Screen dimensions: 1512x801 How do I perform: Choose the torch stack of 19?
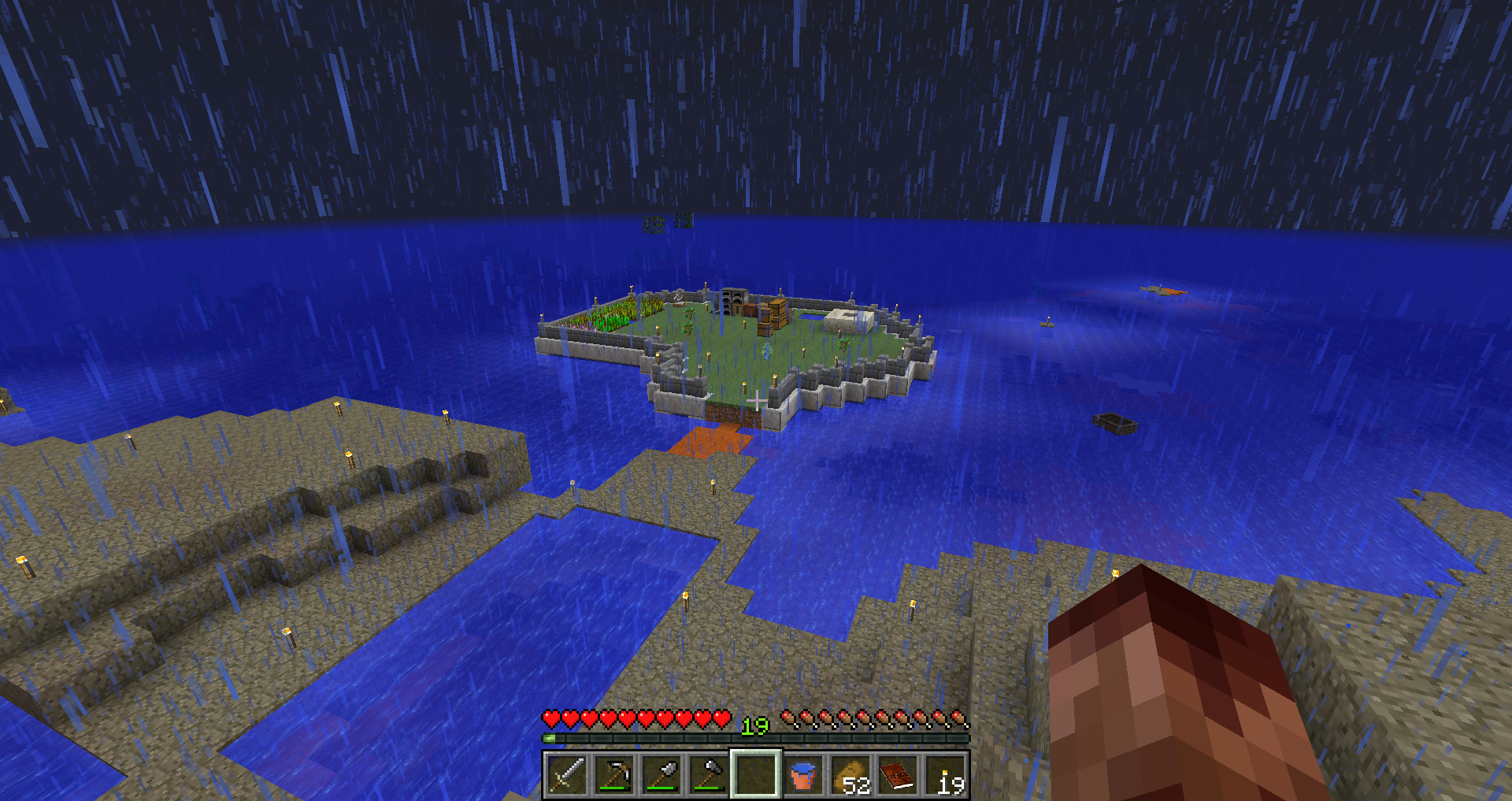(x=945, y=775)
